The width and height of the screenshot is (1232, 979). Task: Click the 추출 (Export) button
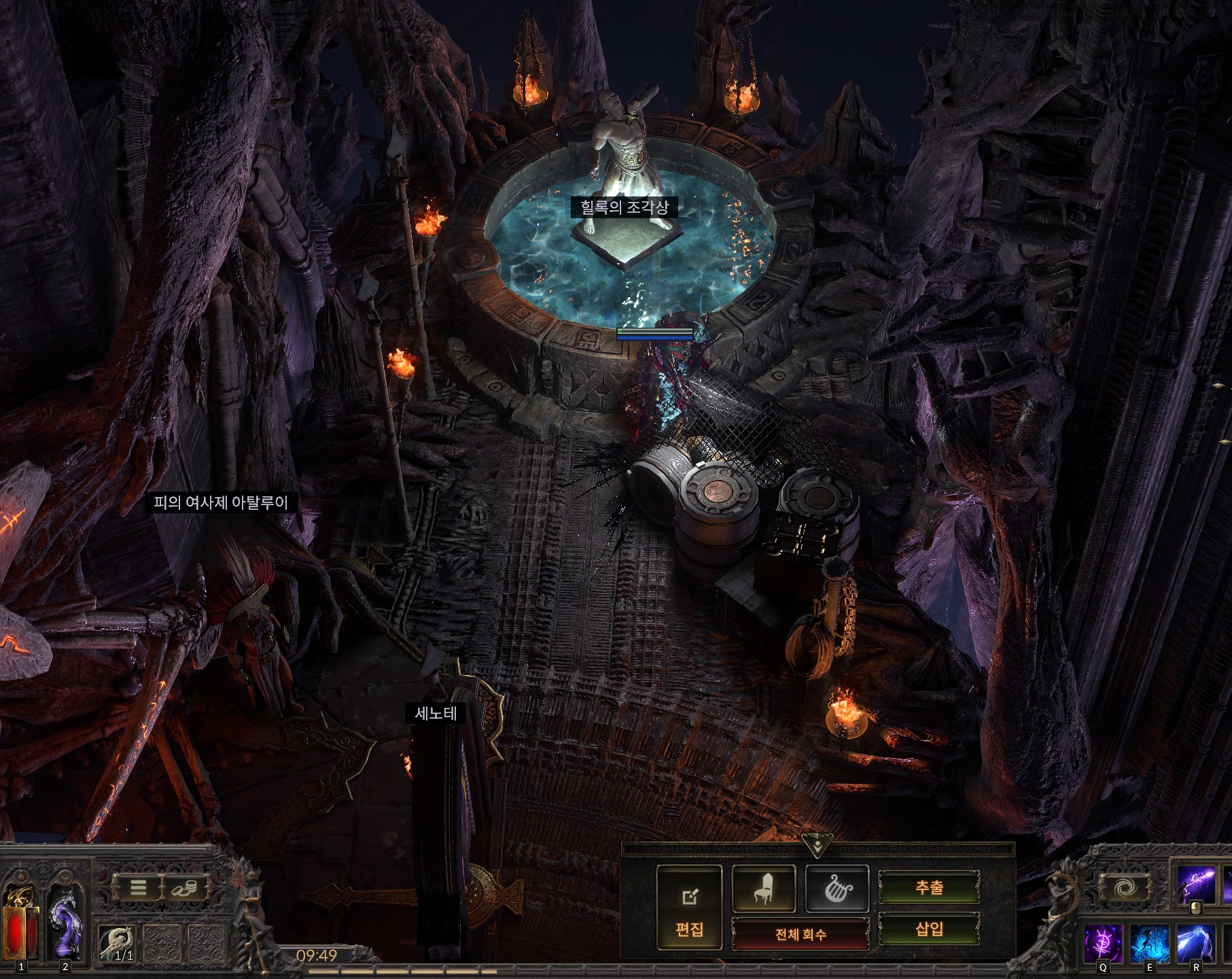[929, 888]
